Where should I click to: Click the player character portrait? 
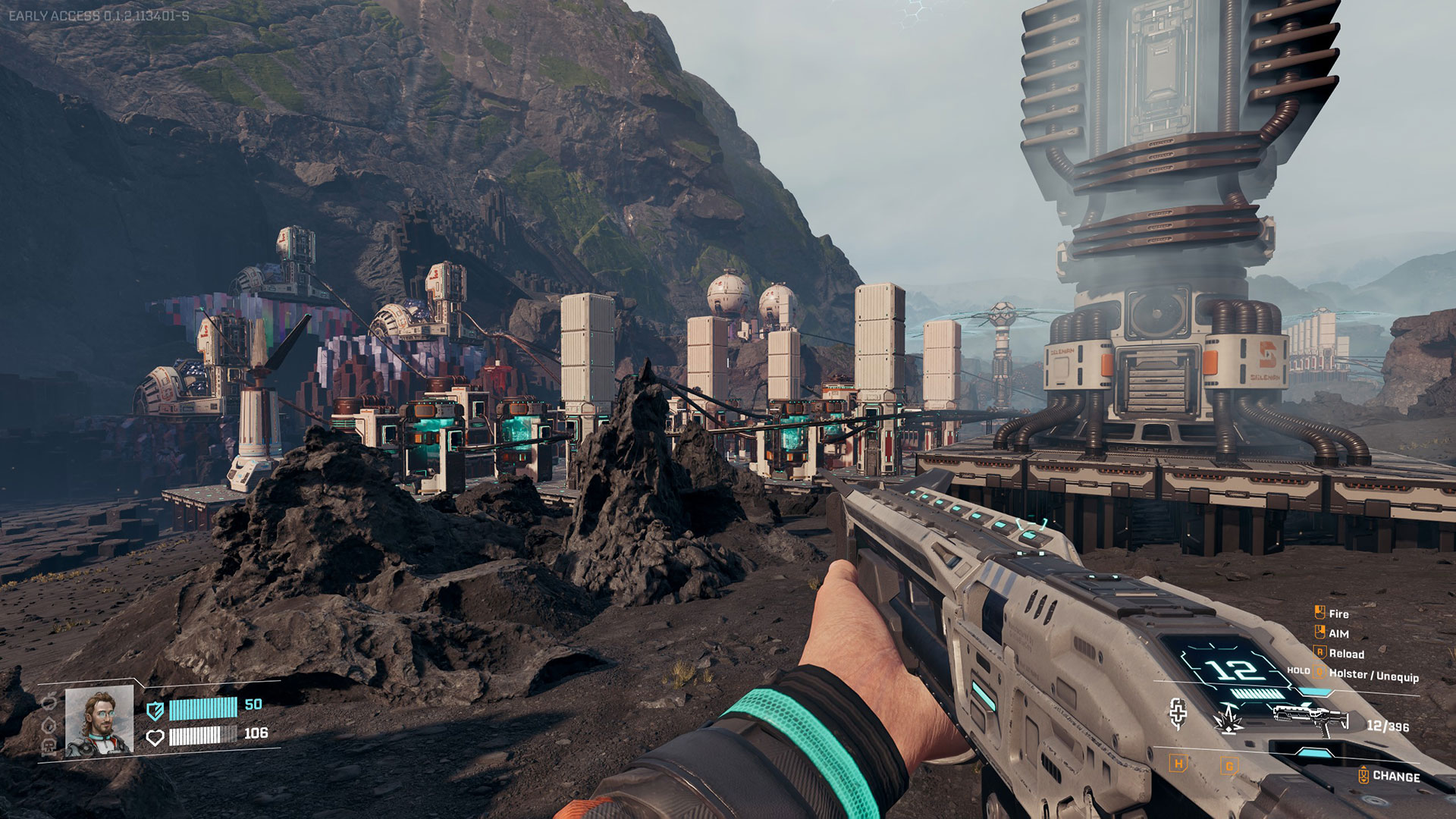[x=99, y=722]
